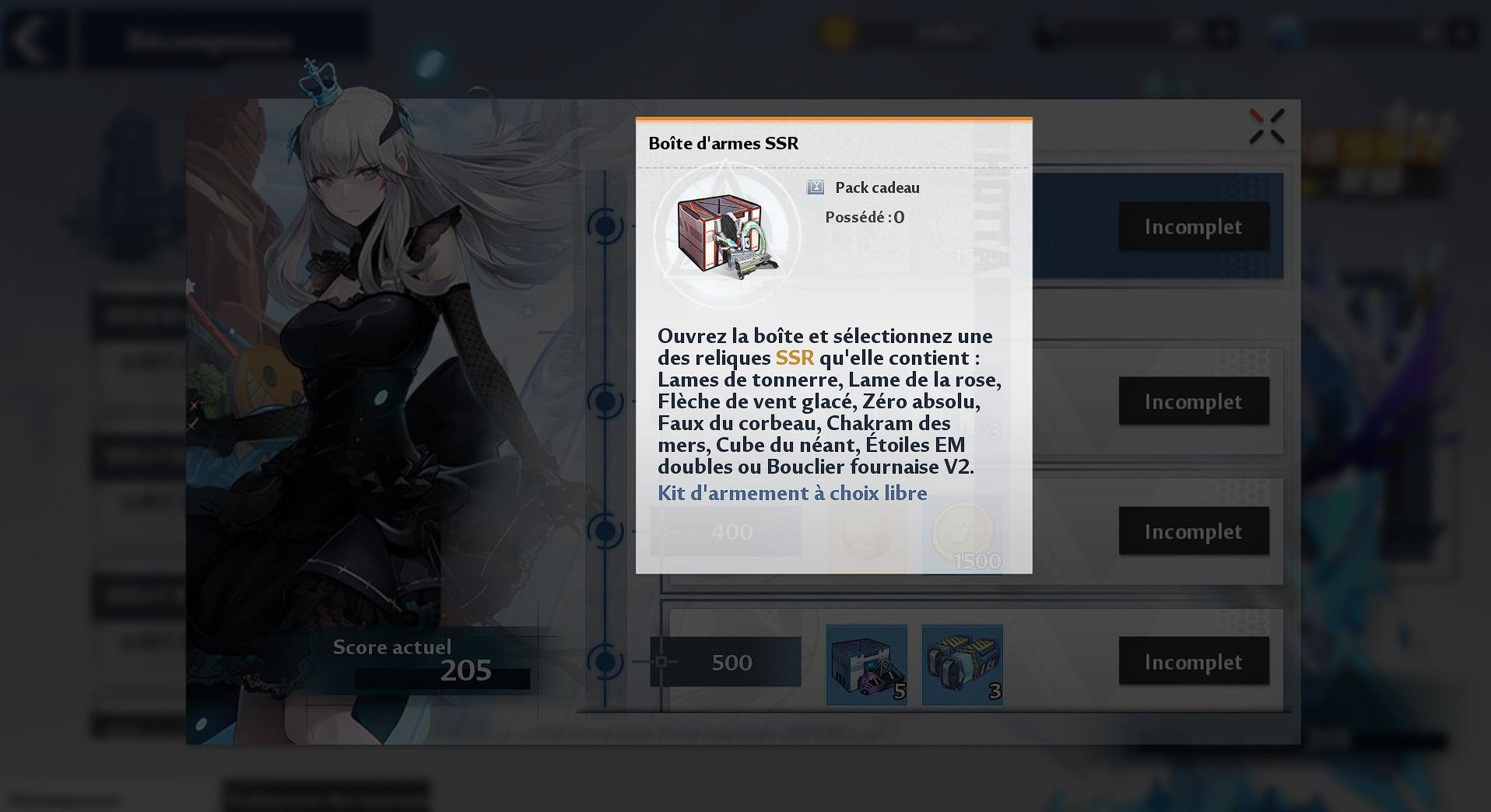The image size is (1491, 812).
Task: Open the yellow weapon crate with count 3
Action: coord(962,665)
